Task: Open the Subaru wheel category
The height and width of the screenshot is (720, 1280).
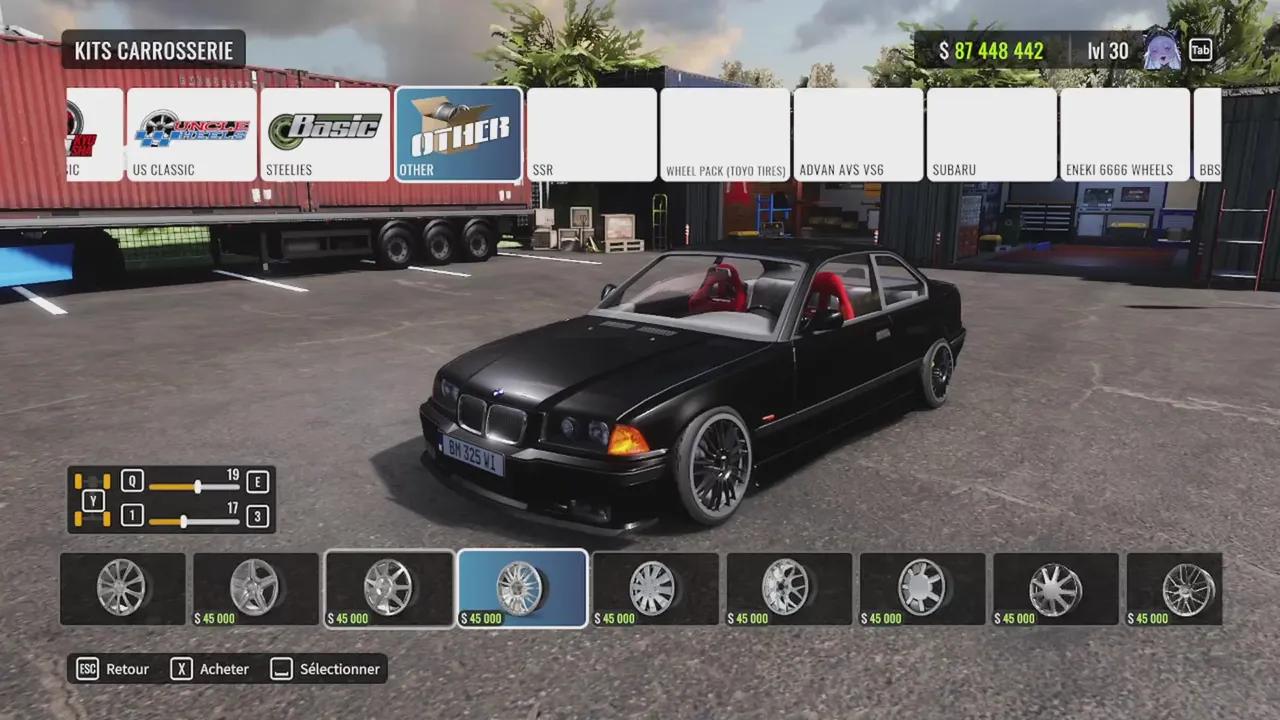Action: 991,134
